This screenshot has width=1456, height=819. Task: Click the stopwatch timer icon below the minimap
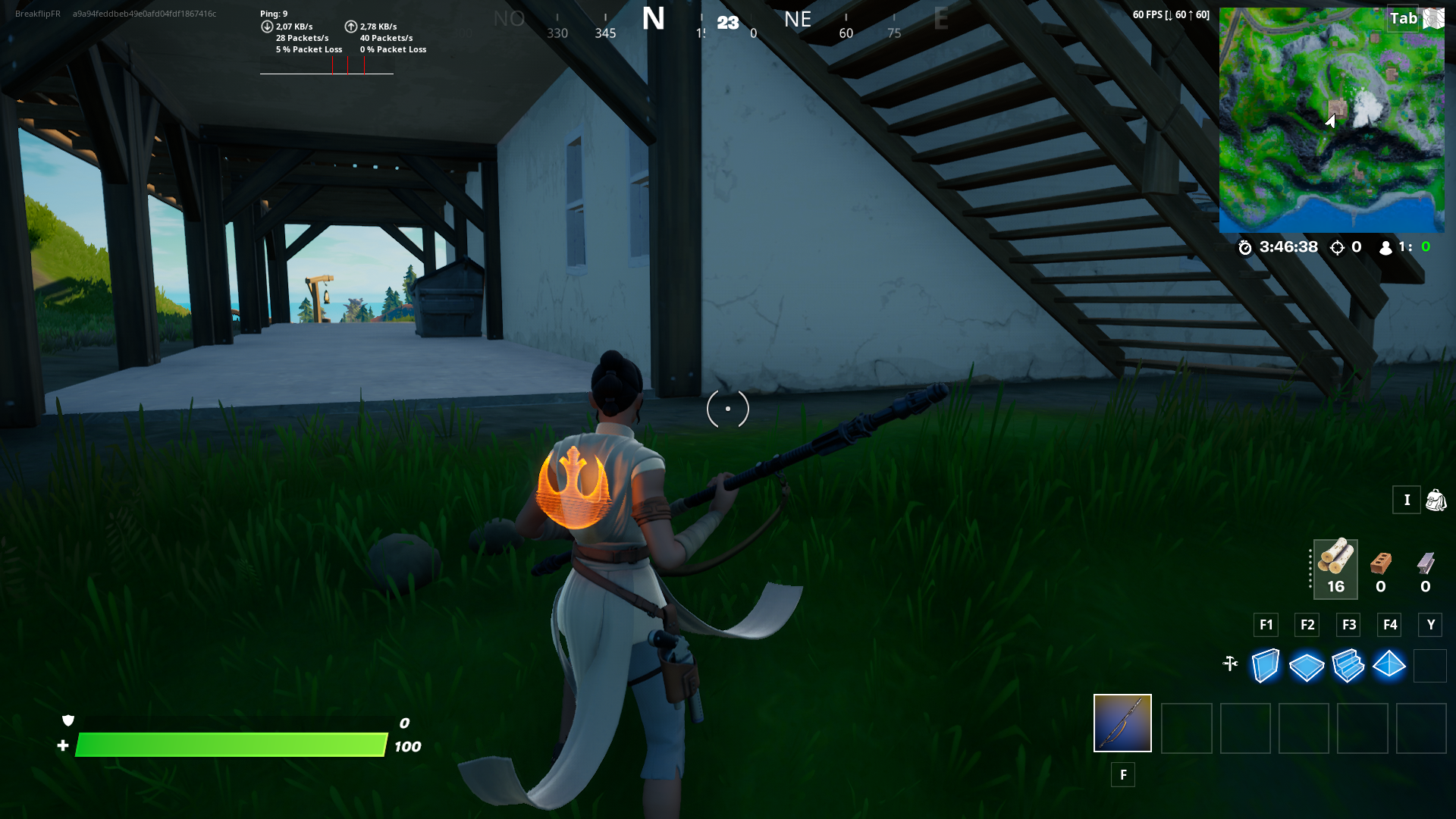[1244, 247]
